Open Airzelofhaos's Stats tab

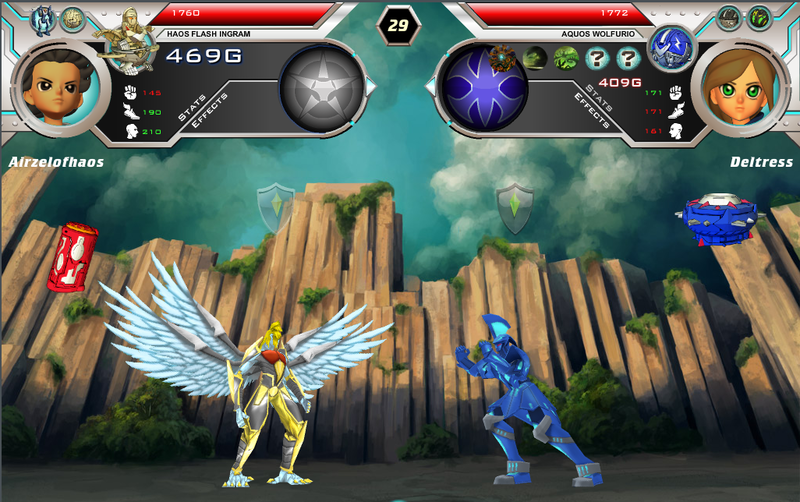(x=192, y=109)
